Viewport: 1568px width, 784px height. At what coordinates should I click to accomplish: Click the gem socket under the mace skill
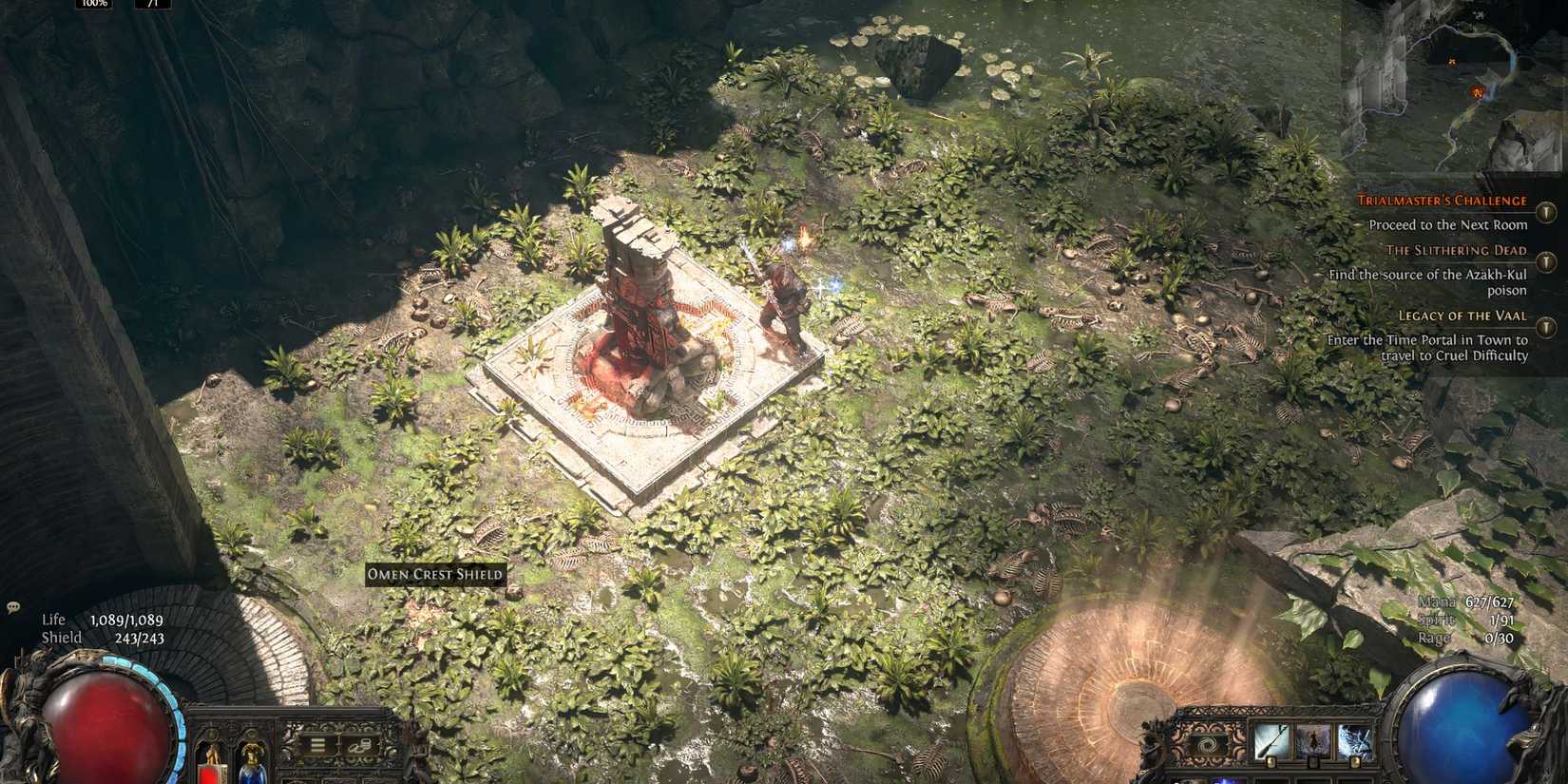click(1272, 761)
